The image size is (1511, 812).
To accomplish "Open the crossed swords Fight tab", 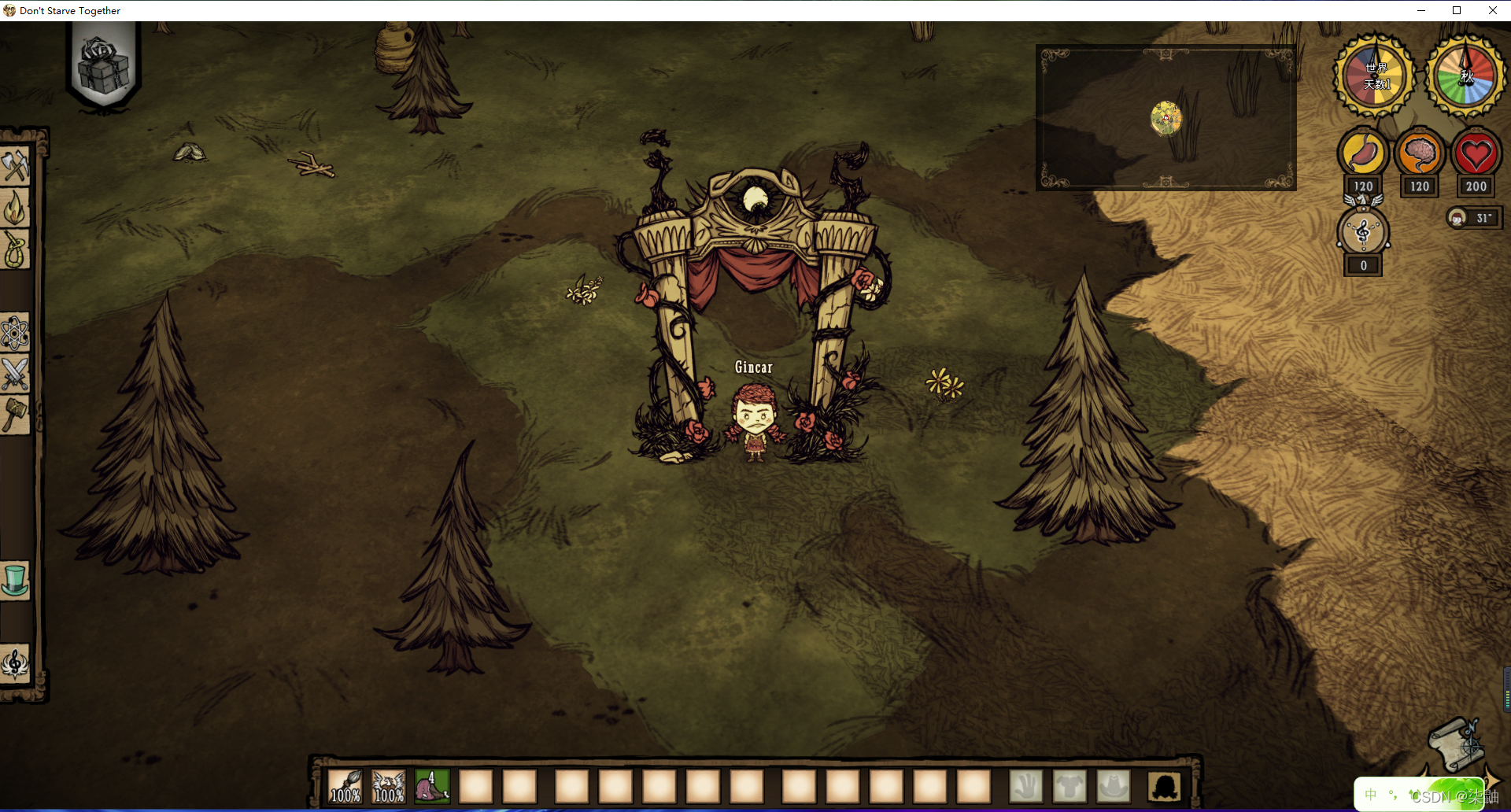I will pos(15,374).
